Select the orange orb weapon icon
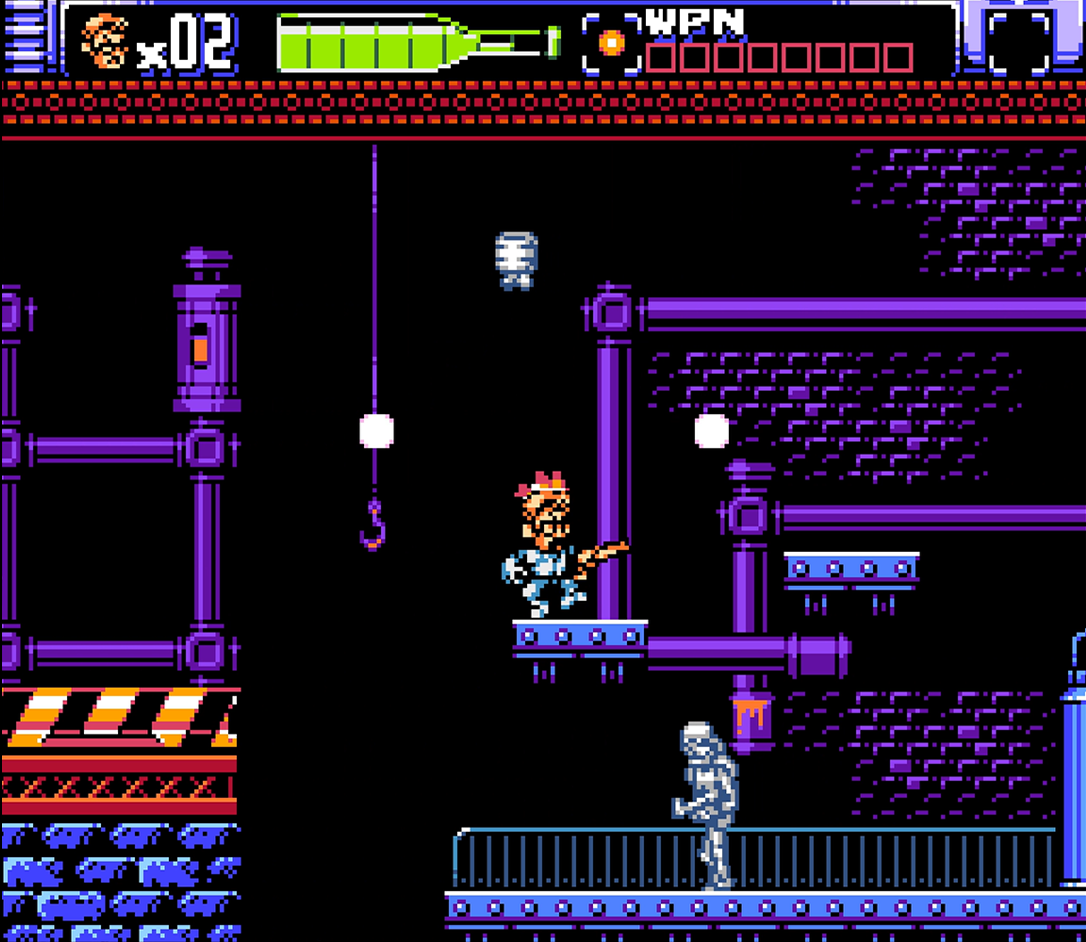 (x=611, y=43)
